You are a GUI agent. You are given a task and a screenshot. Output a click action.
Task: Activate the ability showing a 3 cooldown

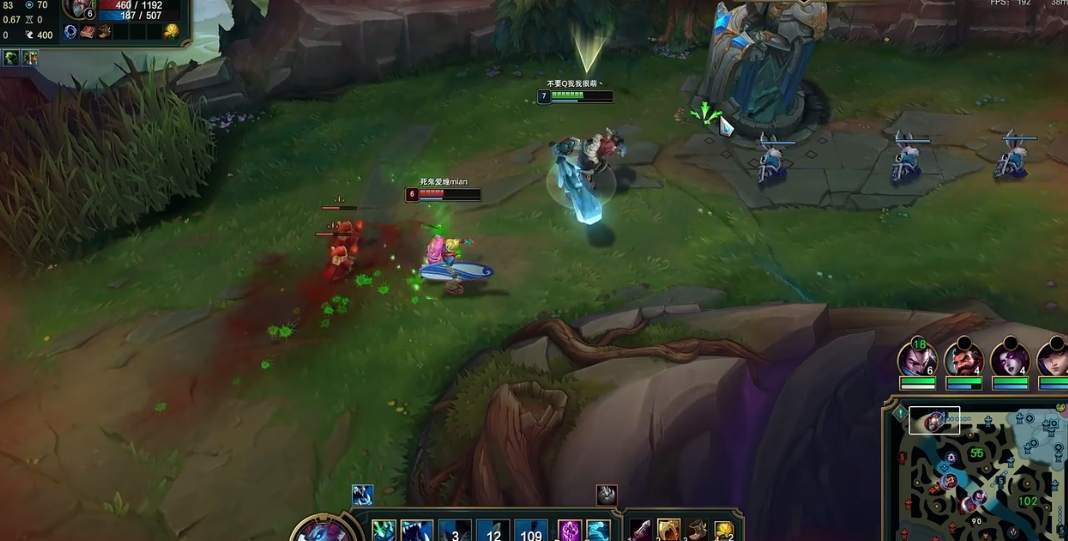[x=455, y=531]
